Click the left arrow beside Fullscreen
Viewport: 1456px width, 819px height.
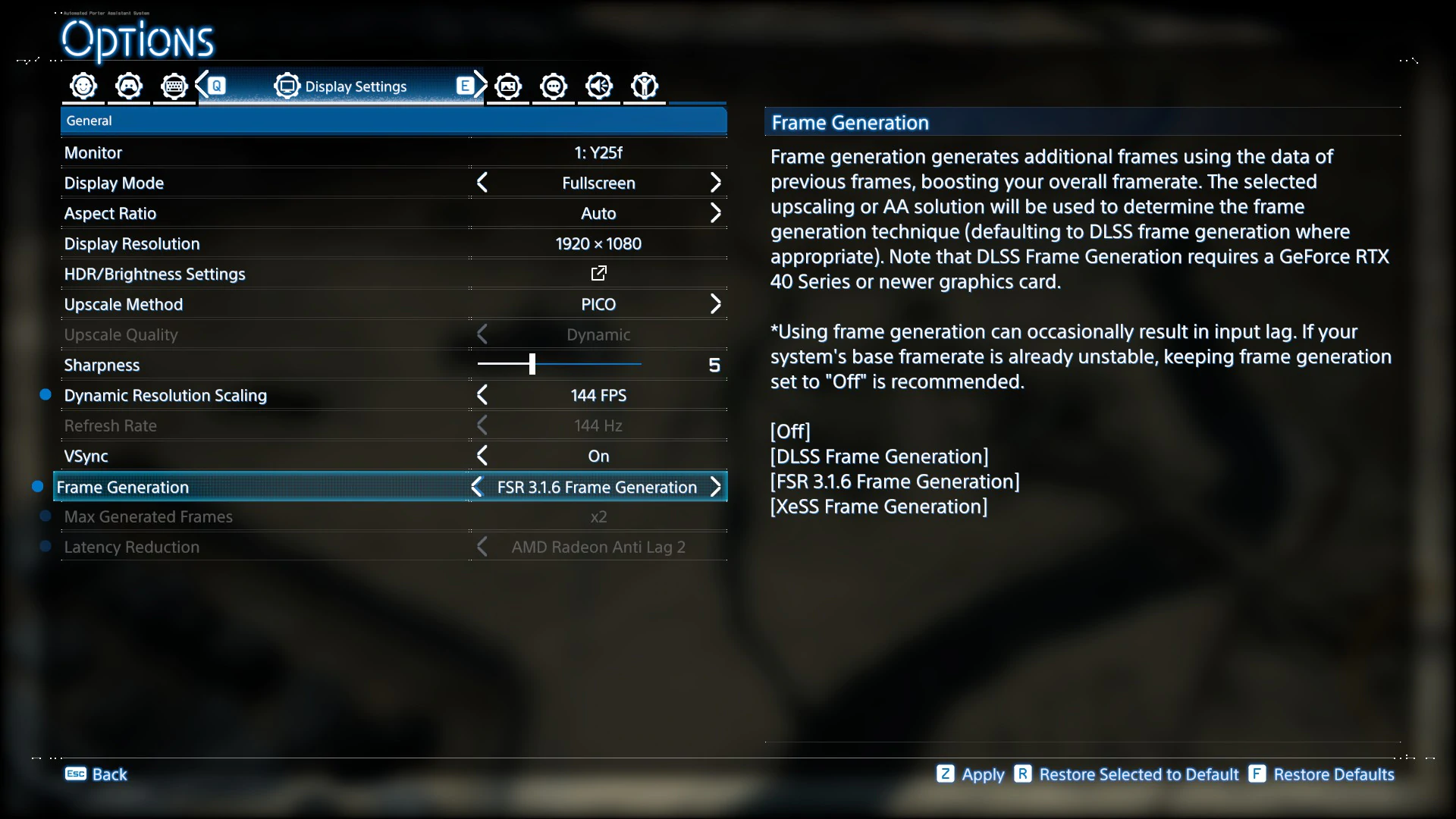(482, 183)
